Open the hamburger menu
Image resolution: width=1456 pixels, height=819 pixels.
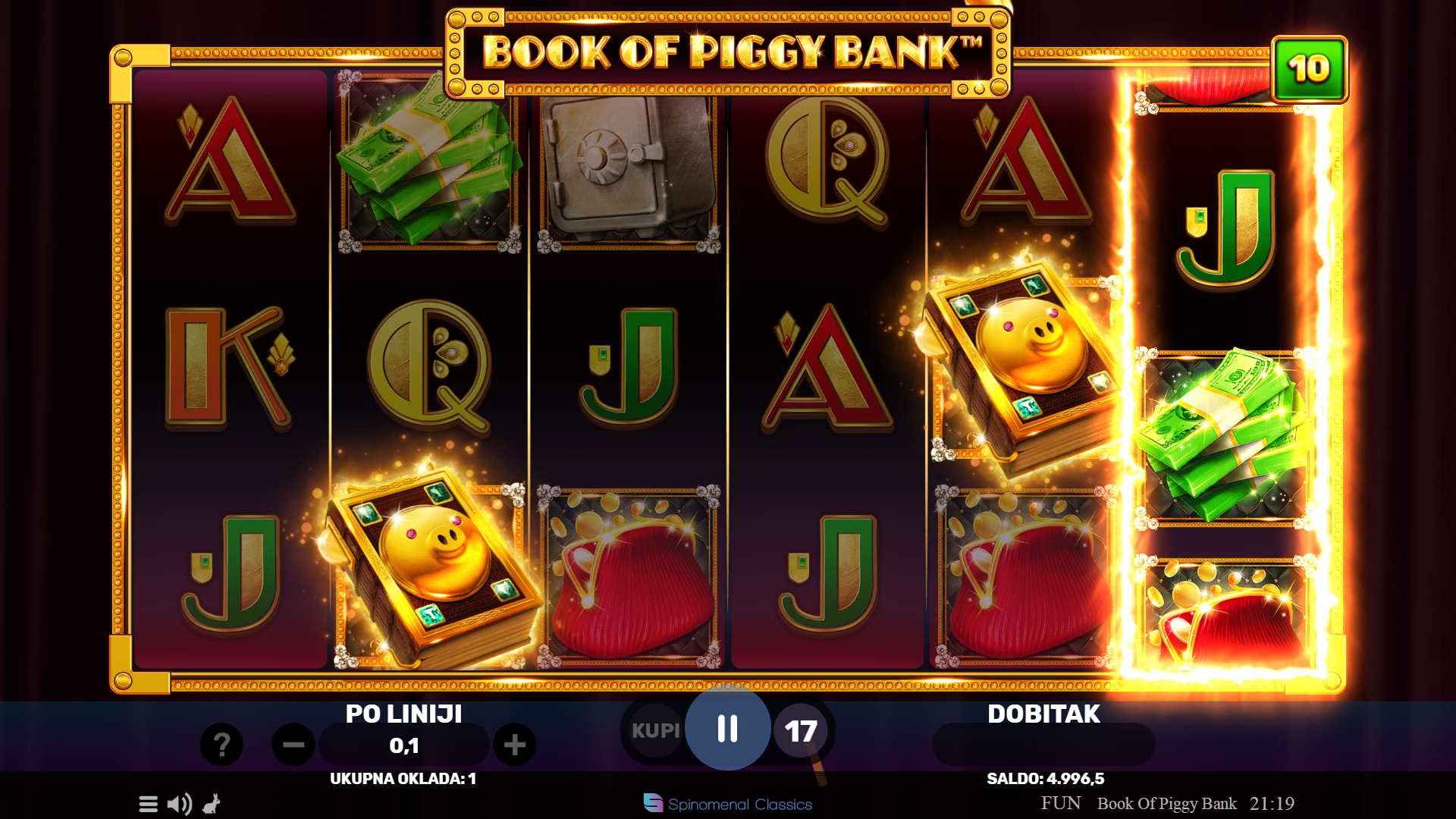point(149,804)
